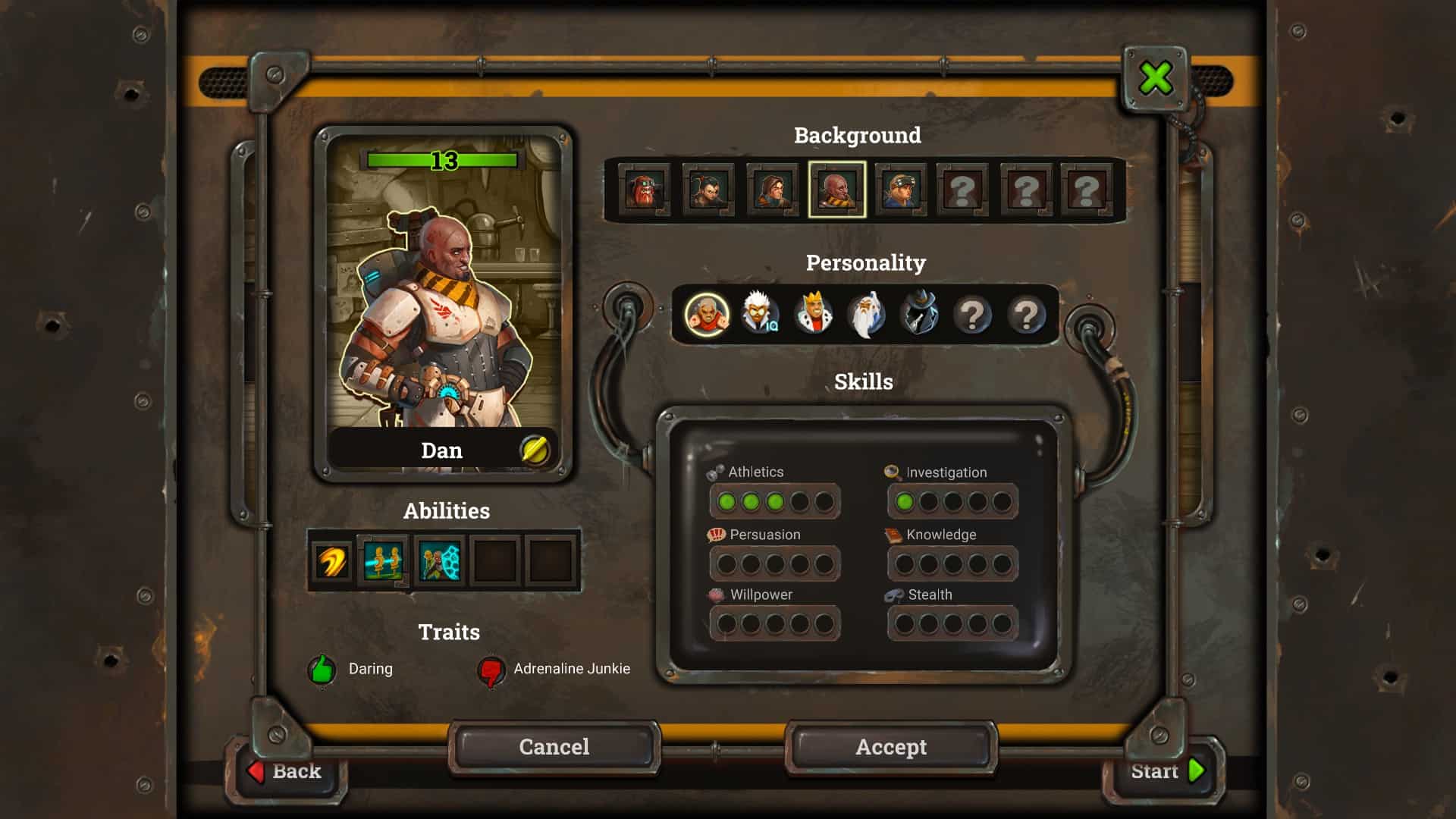Pick the crowned king personality
This screenshot has height=819, width=1456.
pos(813,314)
